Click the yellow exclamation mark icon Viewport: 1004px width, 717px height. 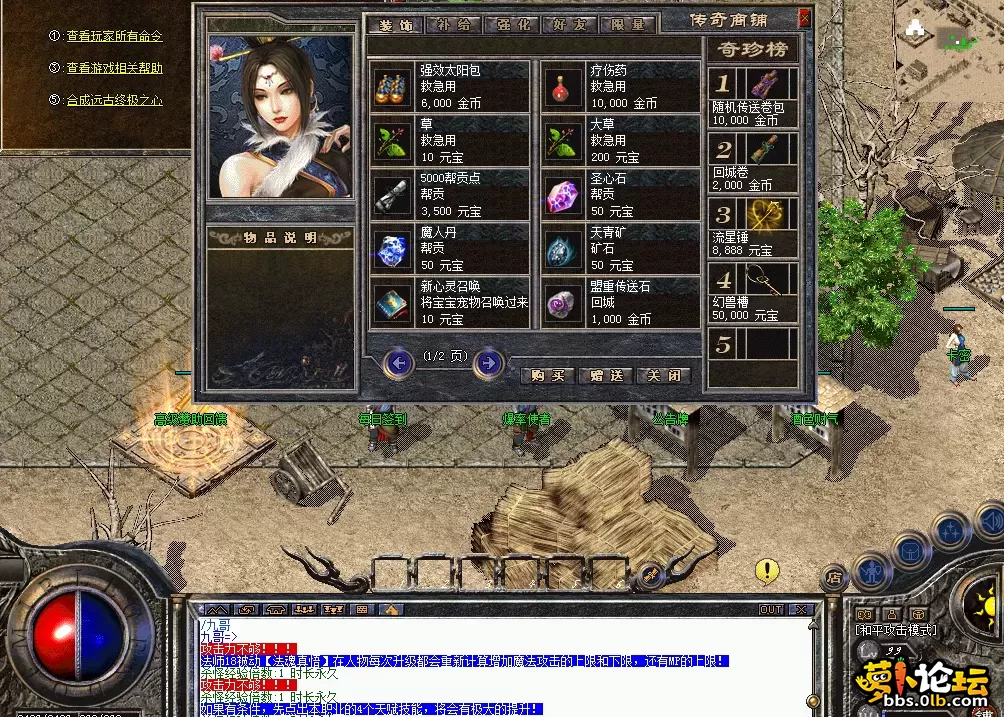[767, 571]
